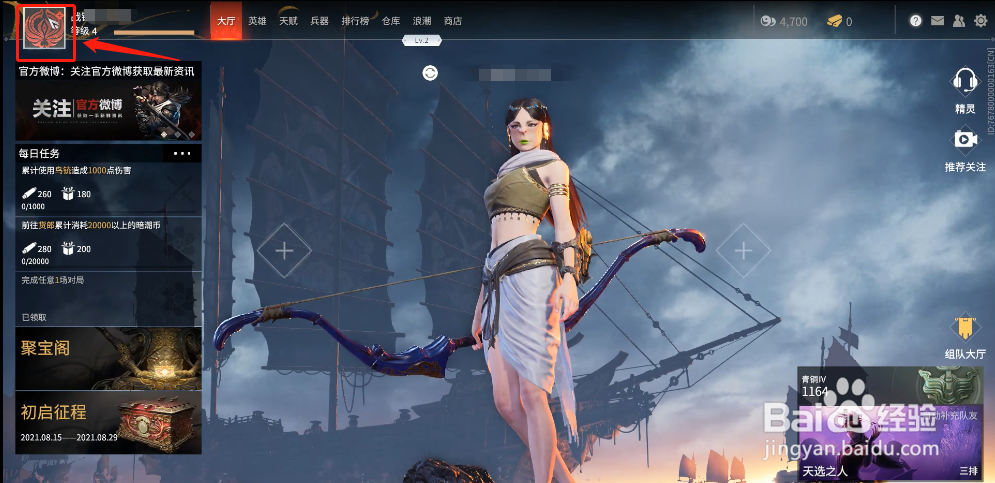The height and width of the screenshot is (483, 995).
Task: Open the 初启征程 event banner
Action: [109, 422]
